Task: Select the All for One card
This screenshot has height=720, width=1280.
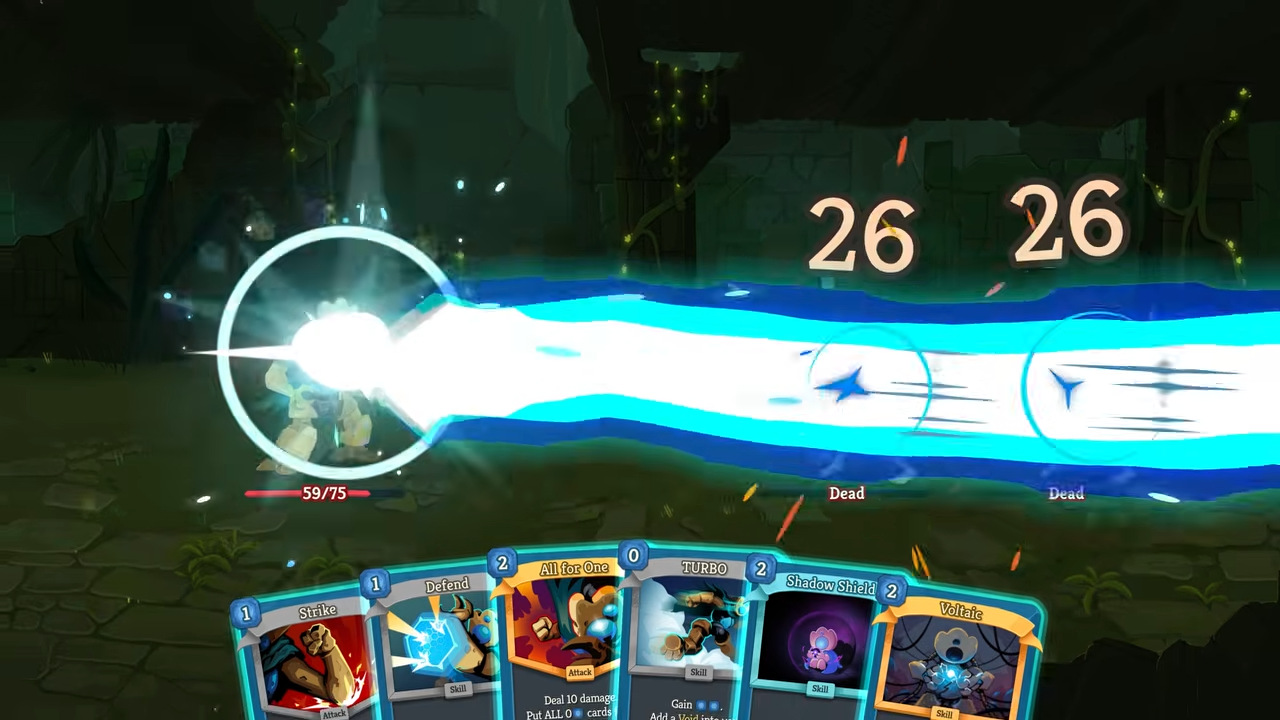Action: 574,625
